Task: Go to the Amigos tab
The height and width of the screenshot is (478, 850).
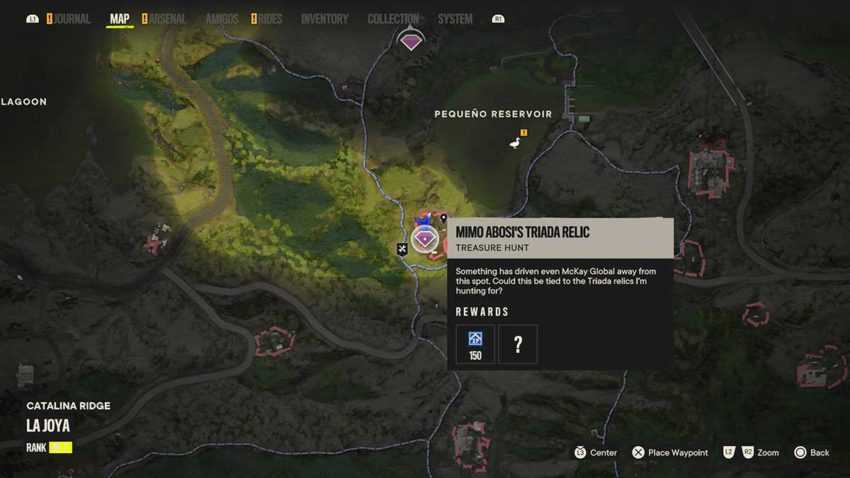Action: (221, 19)
